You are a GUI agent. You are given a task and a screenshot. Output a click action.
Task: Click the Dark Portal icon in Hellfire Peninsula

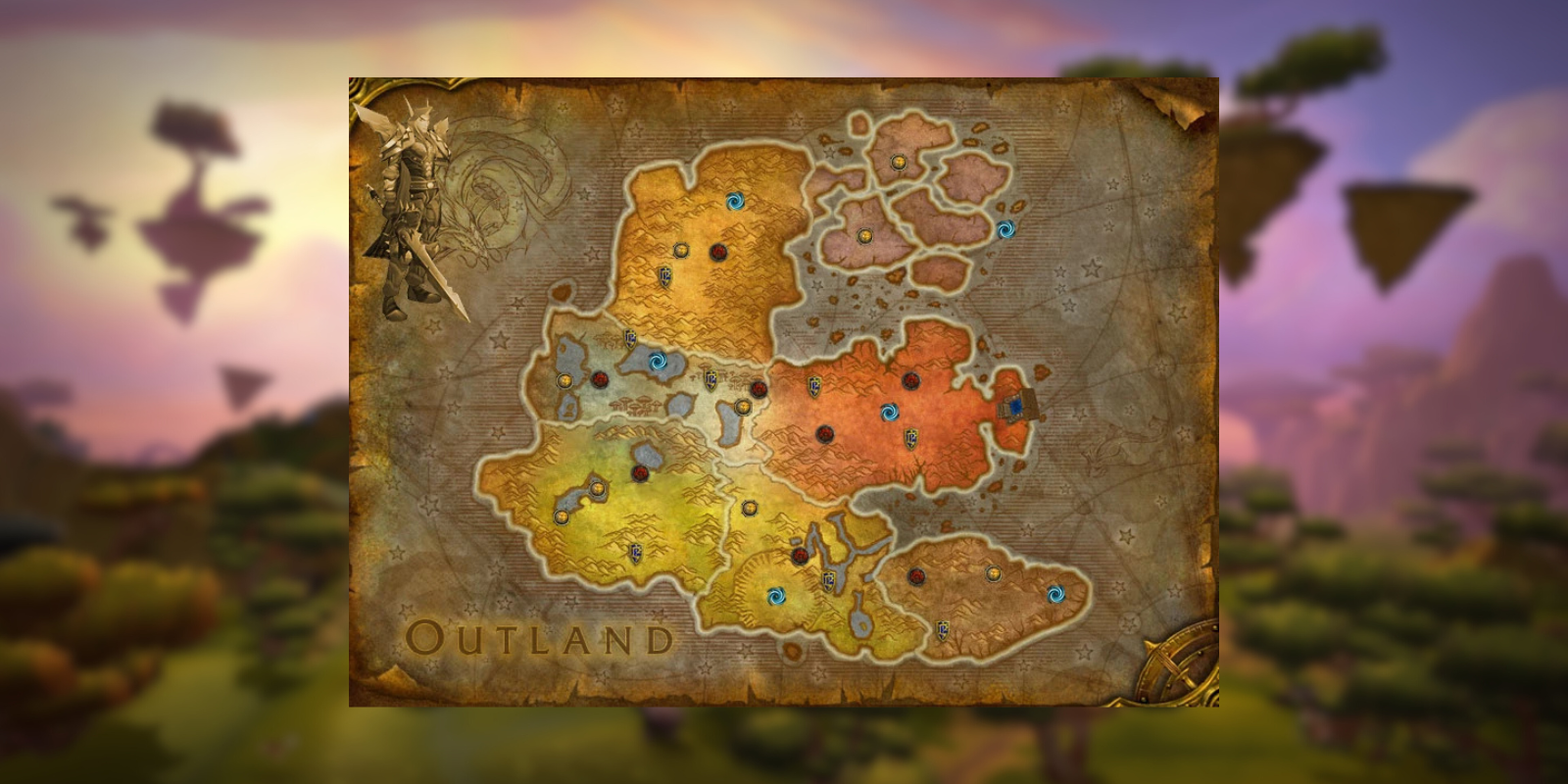(x=1017, y=407)
